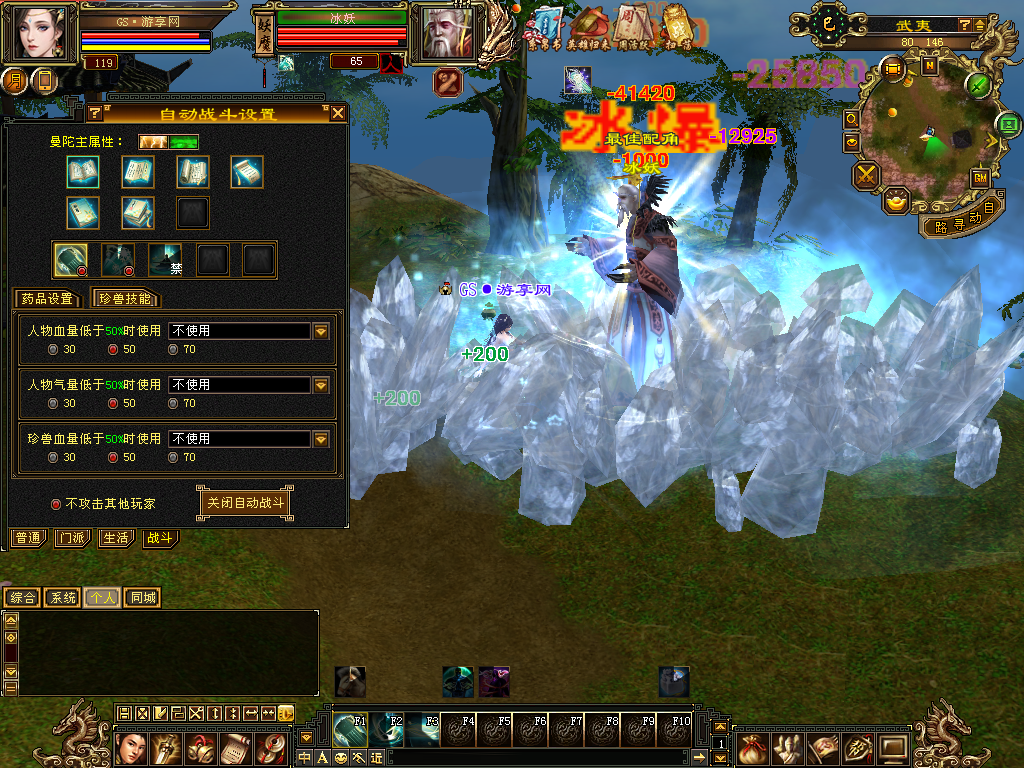Viewport: 1024px width, 768px height.
Task: Select the 生活 tab
Action: [115, 538]
